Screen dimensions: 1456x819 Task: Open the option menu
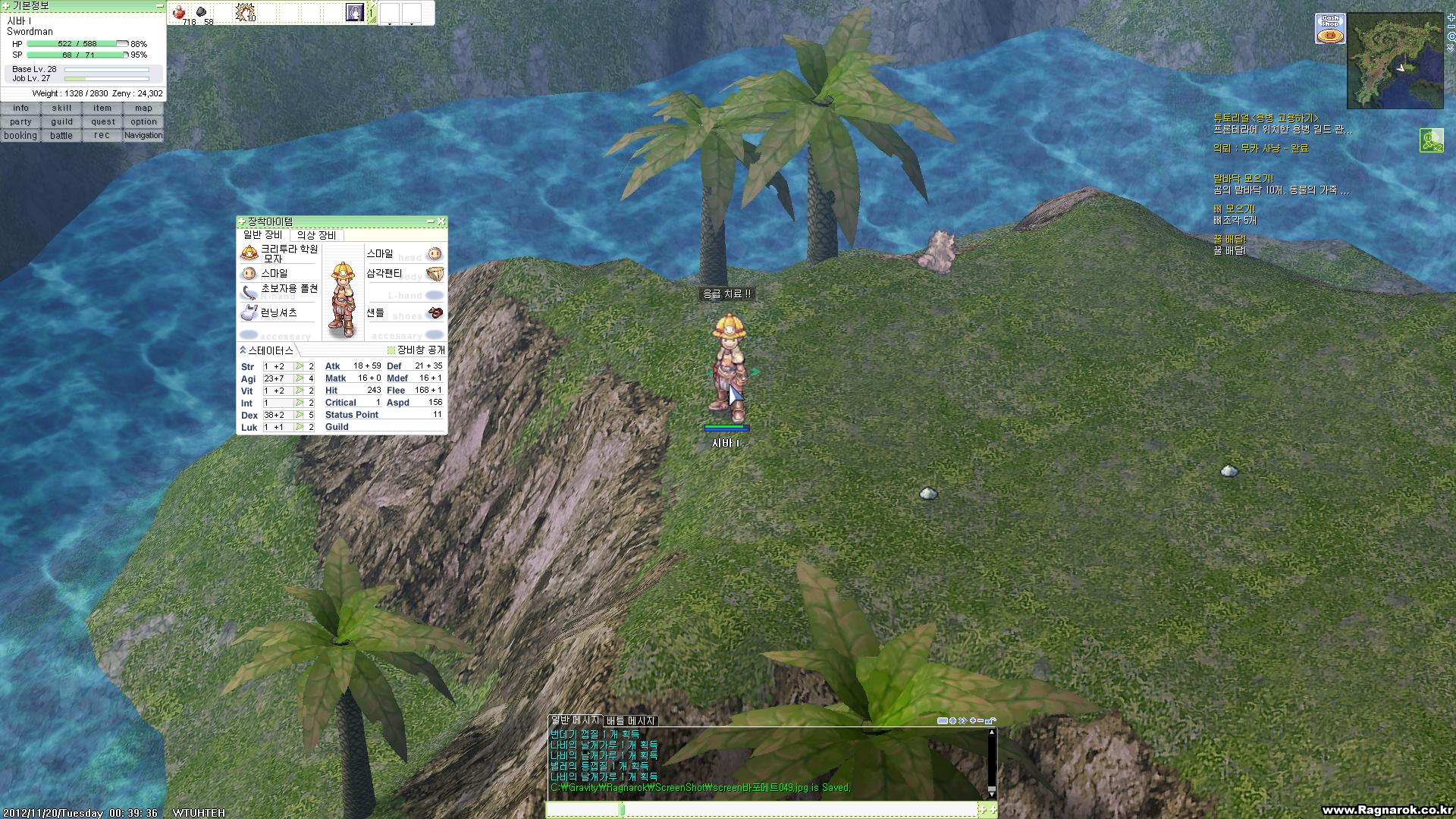click(143, 122)
